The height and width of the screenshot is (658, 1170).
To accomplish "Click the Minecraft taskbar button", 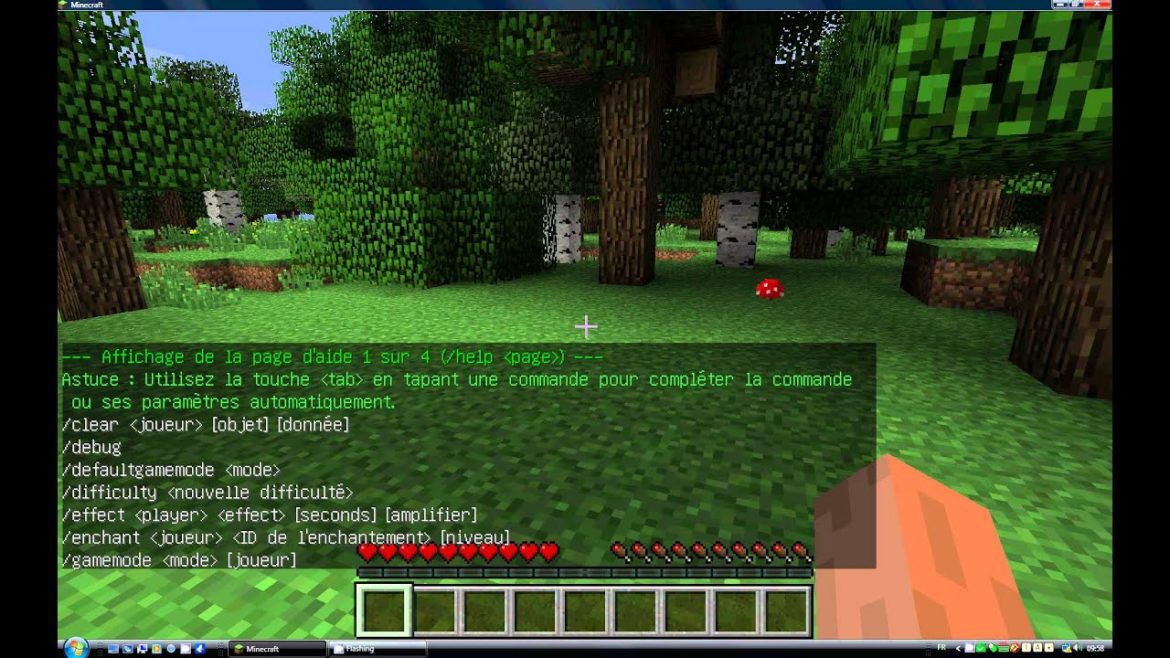I will (277, 649).
